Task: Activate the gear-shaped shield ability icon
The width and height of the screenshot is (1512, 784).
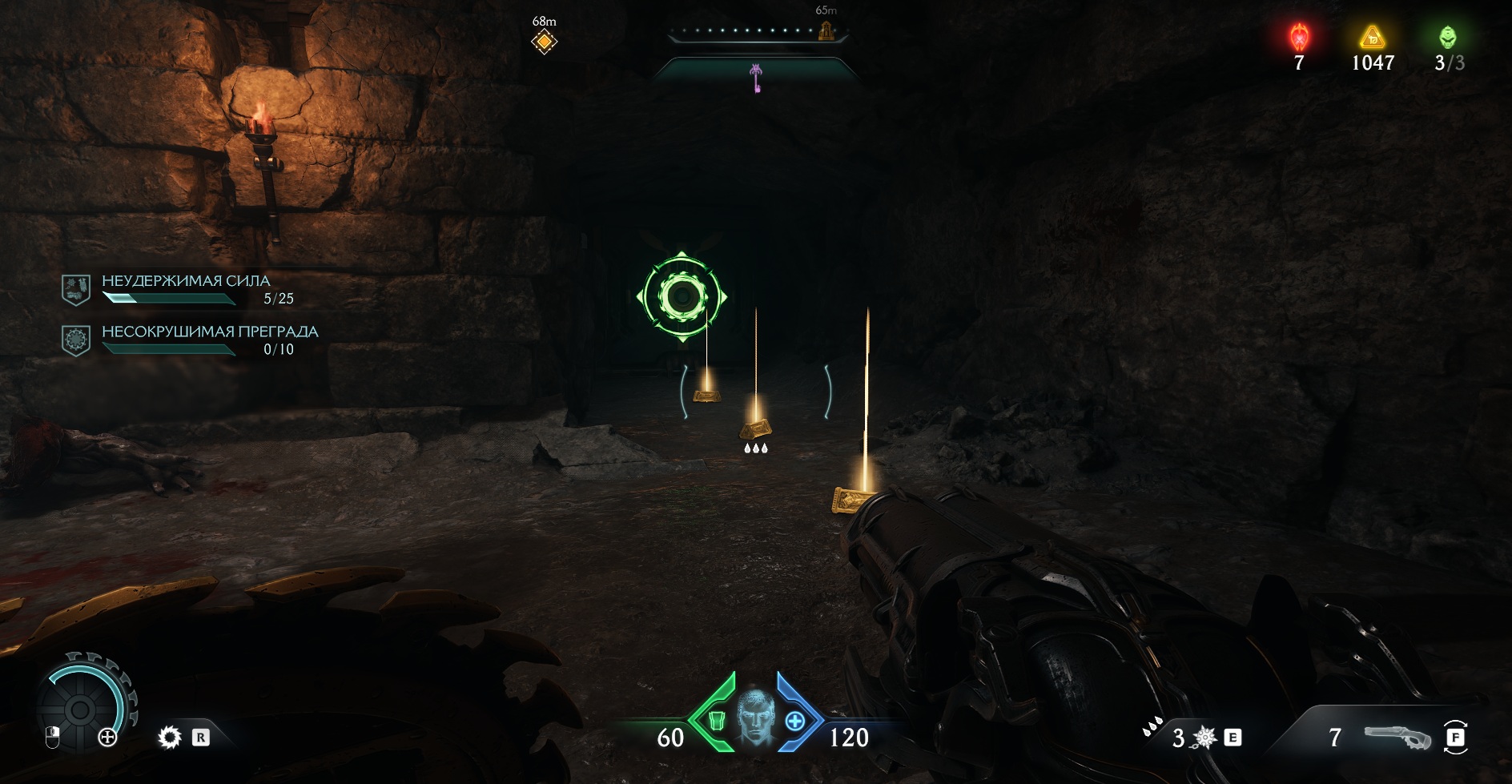Action: point(170,737)
